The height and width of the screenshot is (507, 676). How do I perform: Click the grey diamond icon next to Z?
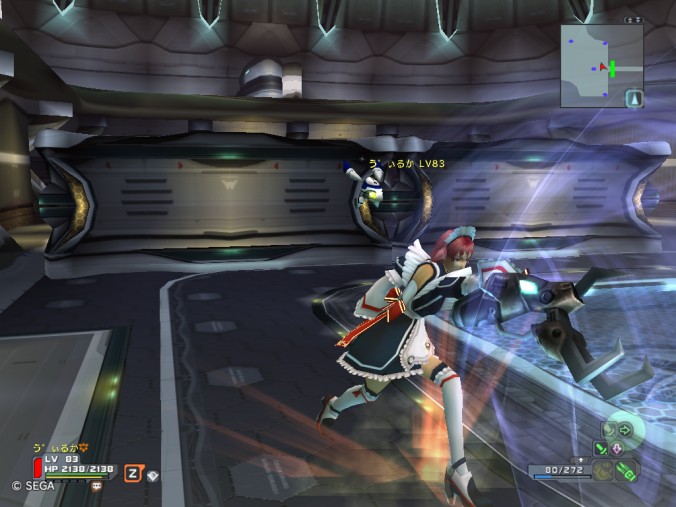[x=152, y=476]
